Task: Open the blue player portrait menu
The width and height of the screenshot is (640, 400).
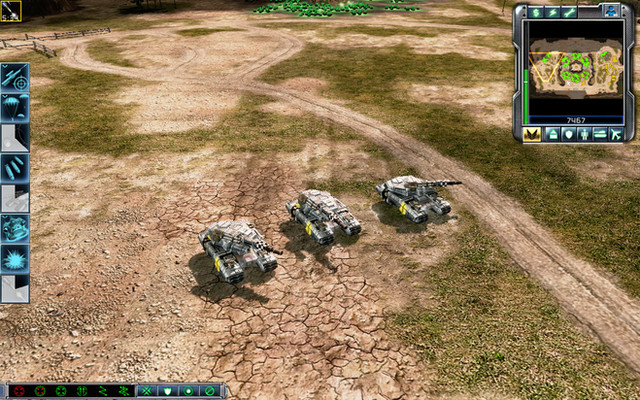Action: click(612, 12)
